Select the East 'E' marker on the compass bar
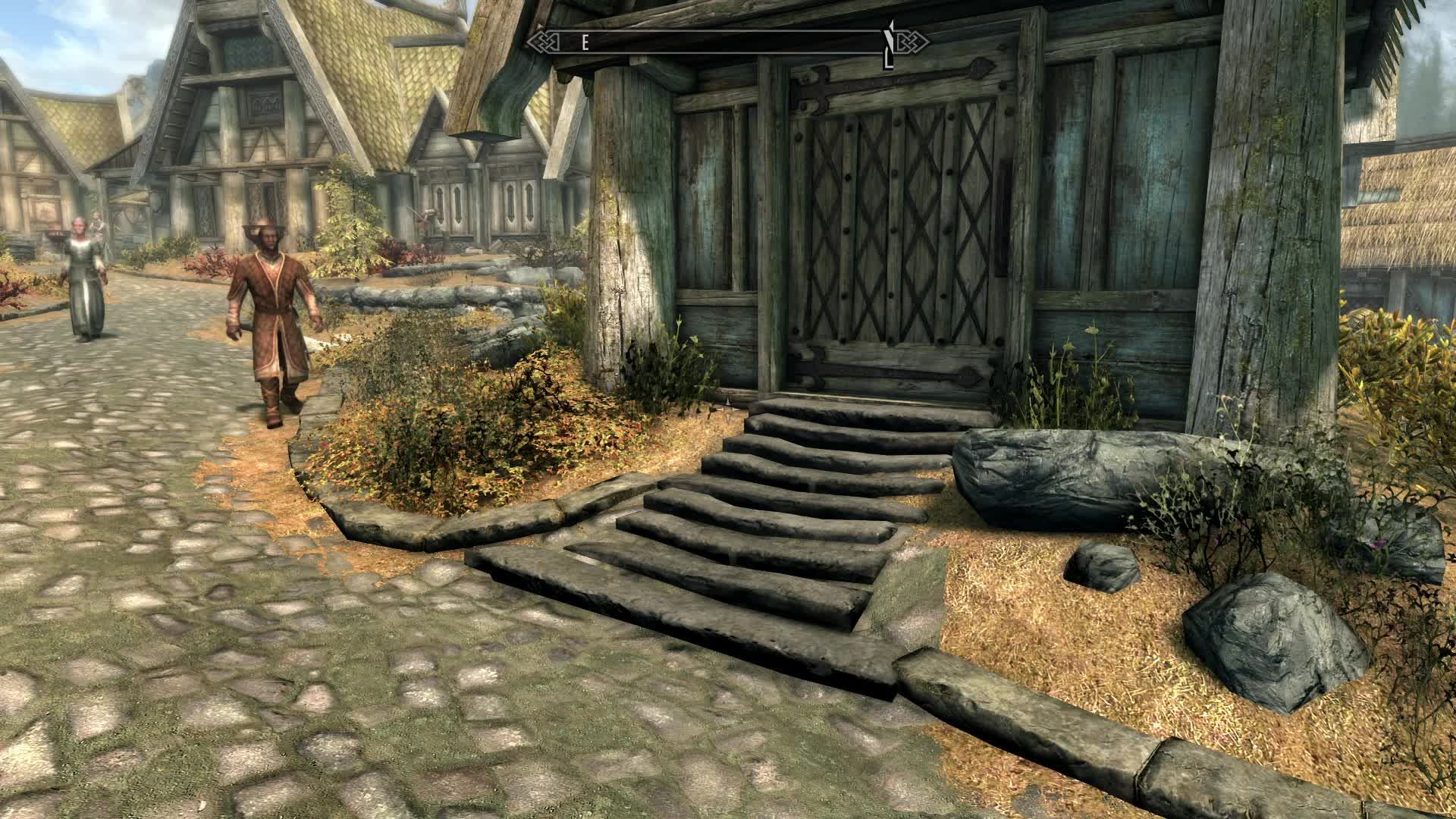The image size is (1456, 819). [584, 43]
